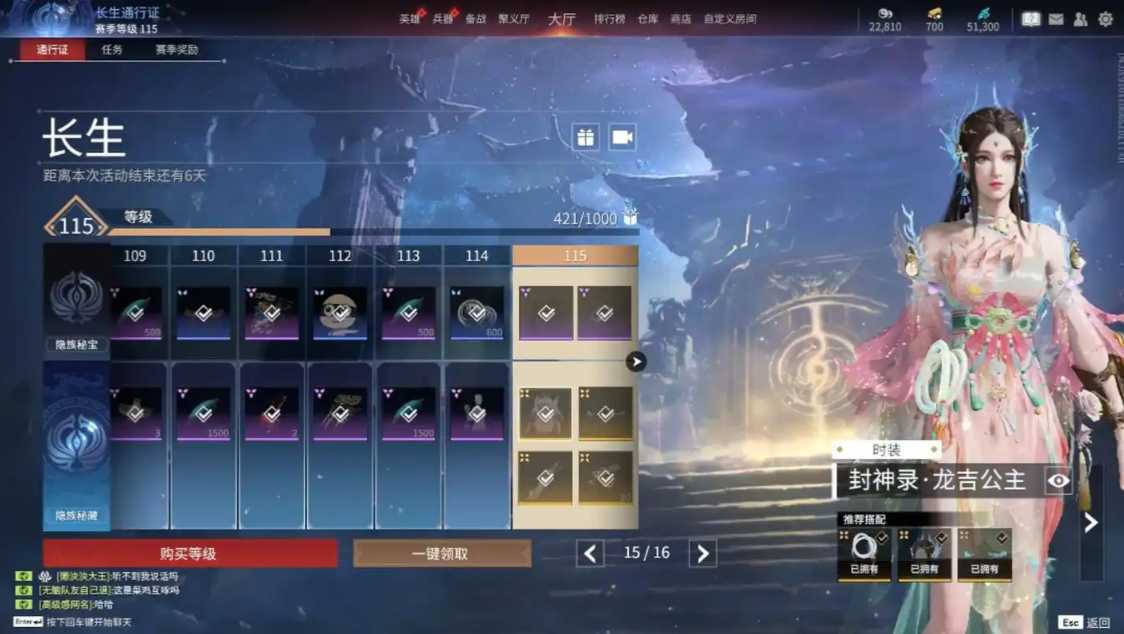
Task: Open the 聚义厅 menu
Action: (x=511, y=19)
